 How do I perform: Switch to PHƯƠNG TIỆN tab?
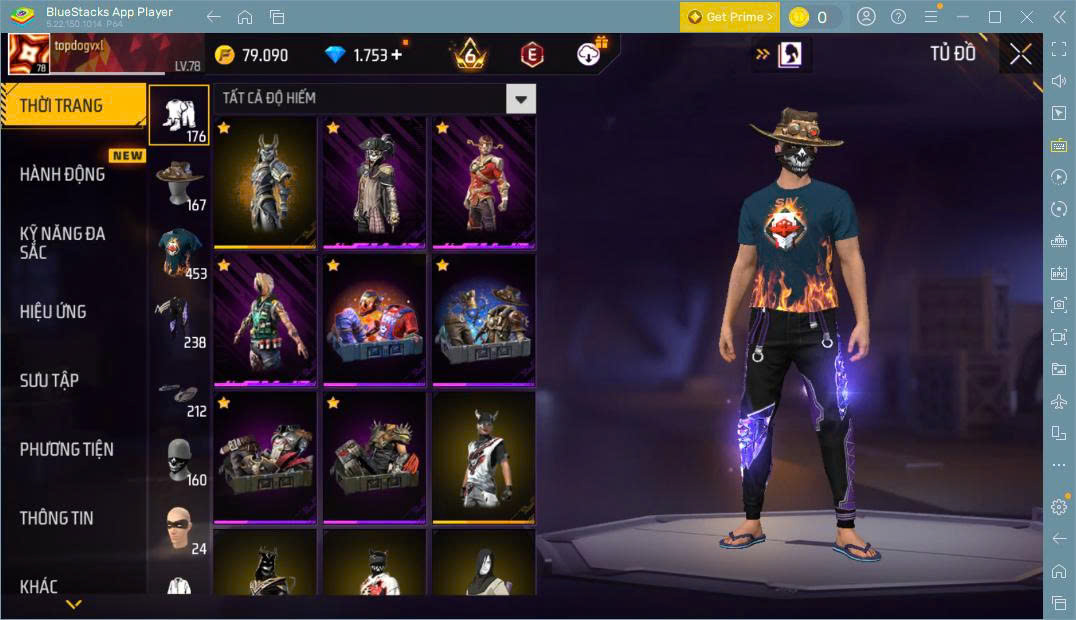tap(66, 449)
